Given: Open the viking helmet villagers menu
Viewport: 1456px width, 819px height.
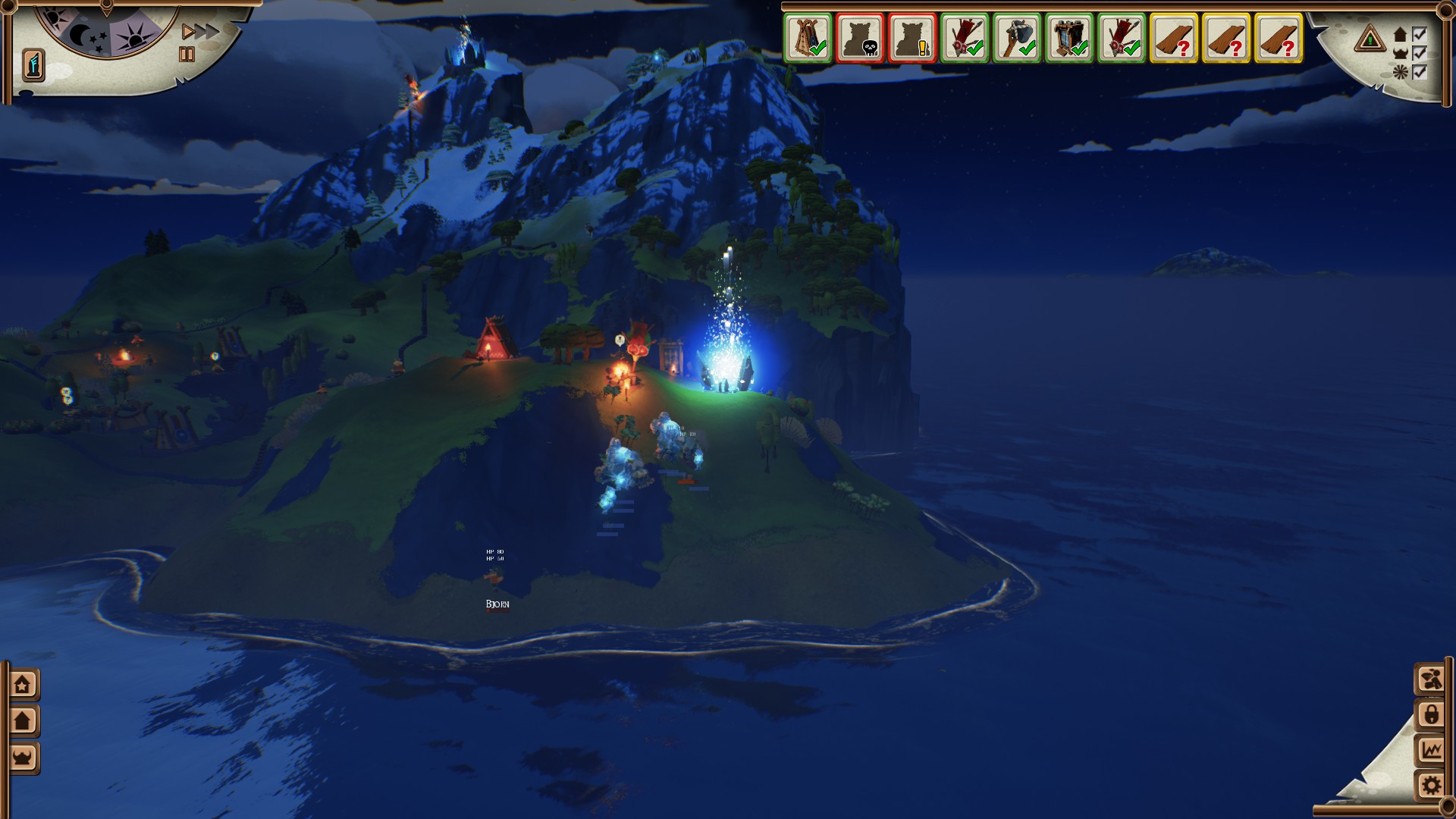Looking at the screenshot, I should pos(23,757).
